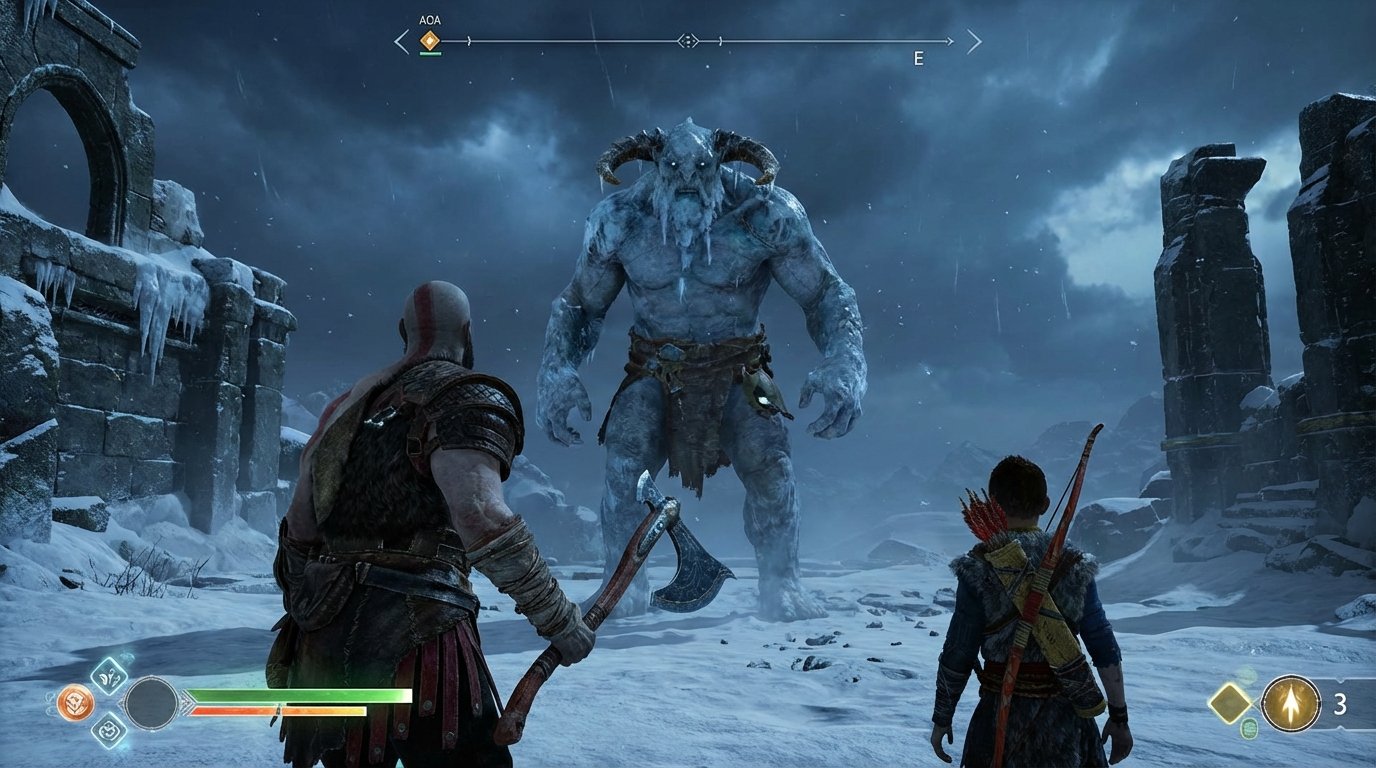Click the notch above the arrow counter panel

[x=1339, y=680]
